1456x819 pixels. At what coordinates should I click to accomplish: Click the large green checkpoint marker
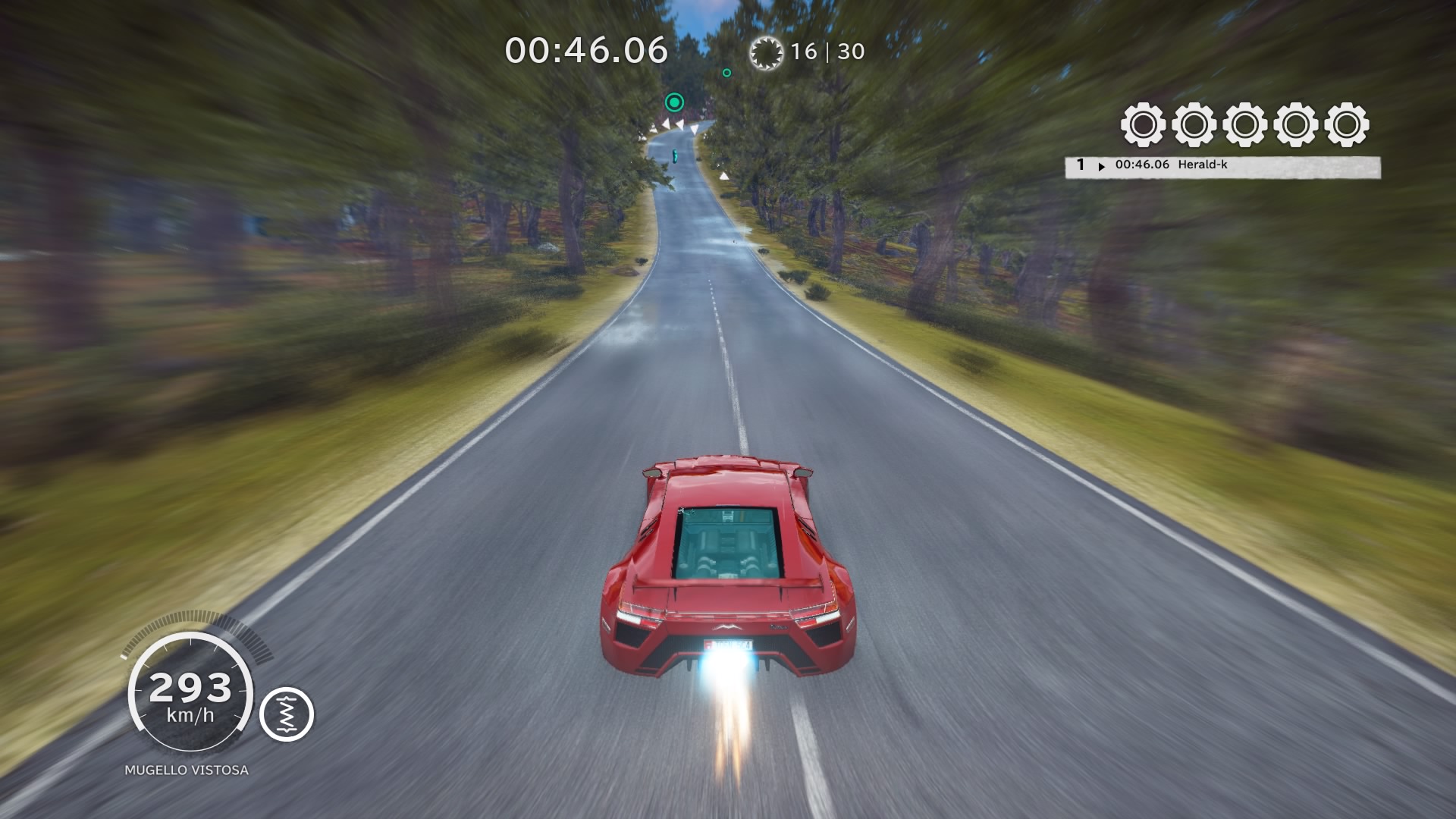click(674, 102)
